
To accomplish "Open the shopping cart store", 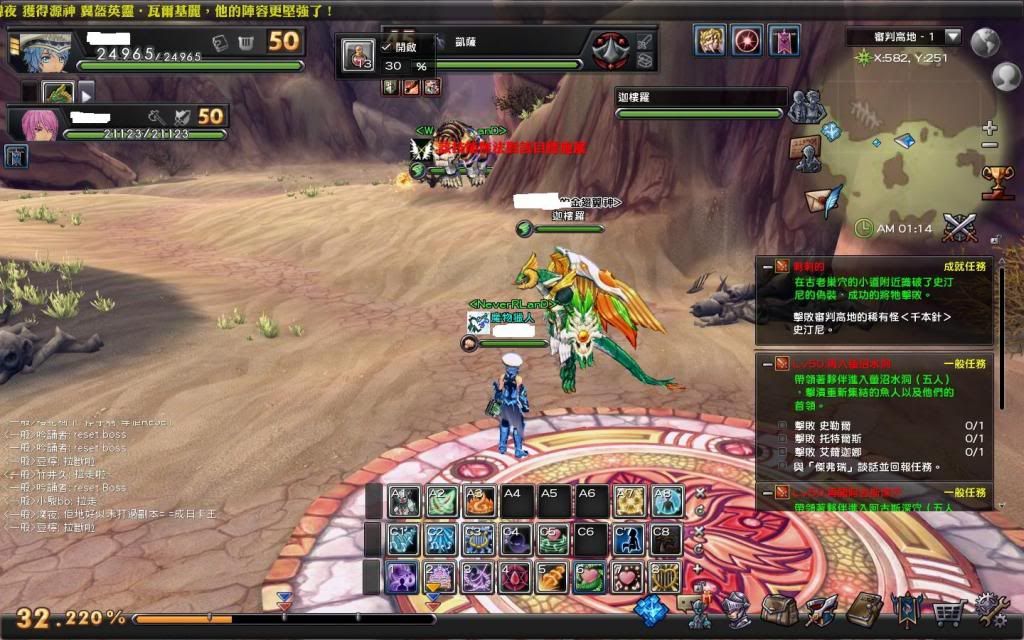I will pos(948,608).
